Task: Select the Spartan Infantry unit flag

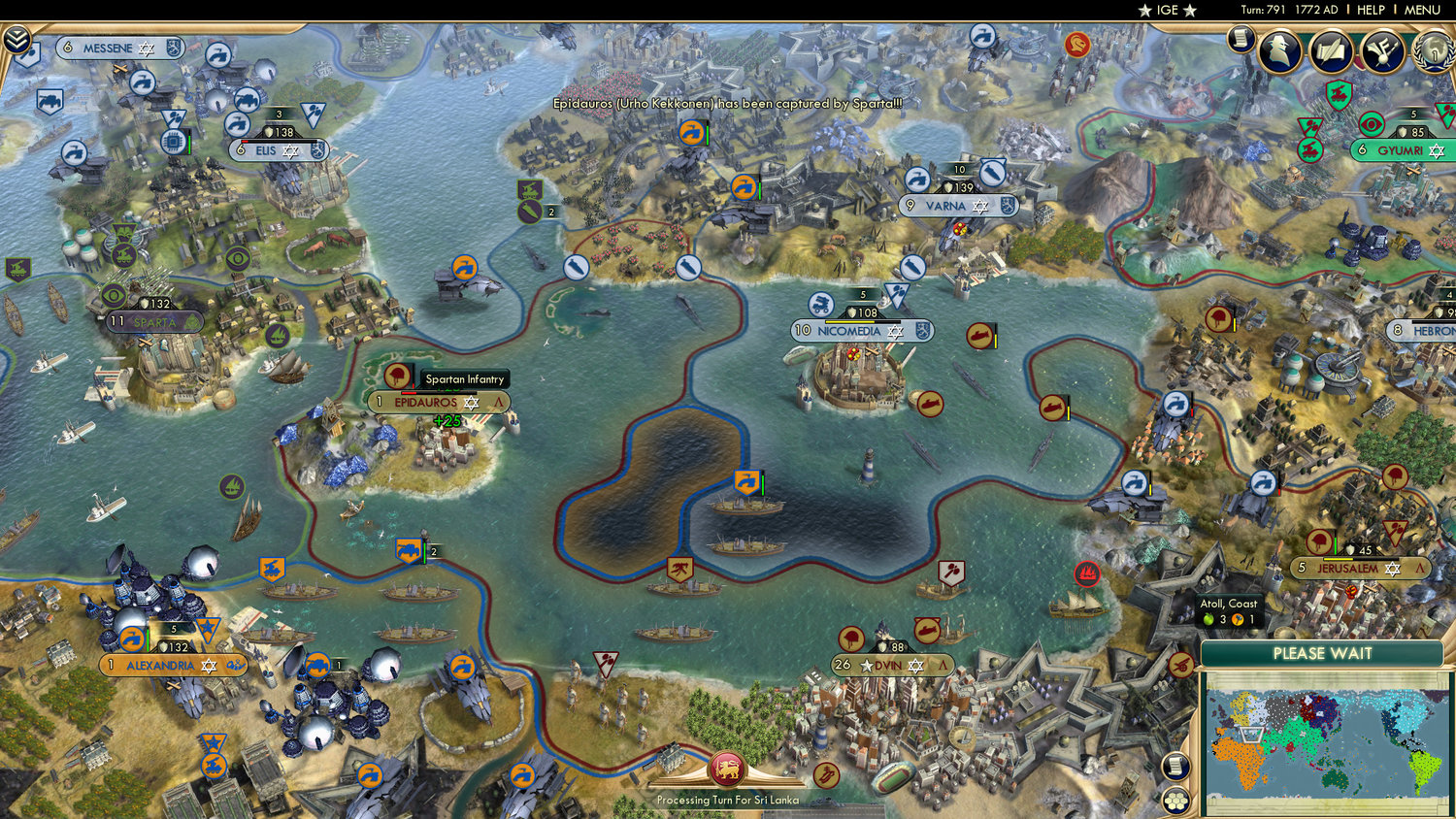Action: [397, 377]
